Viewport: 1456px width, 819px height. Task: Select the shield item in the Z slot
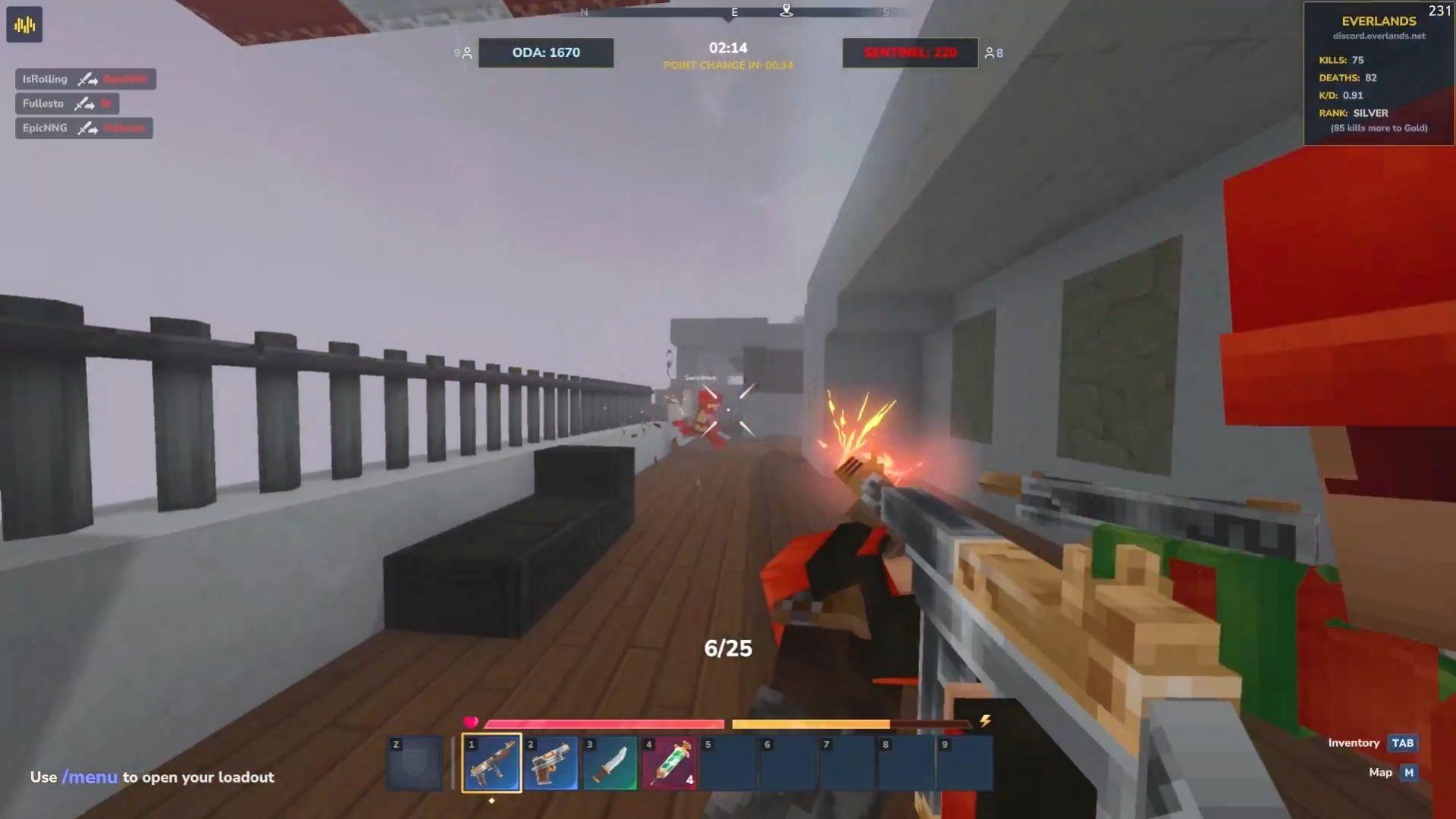click(414, 762)
